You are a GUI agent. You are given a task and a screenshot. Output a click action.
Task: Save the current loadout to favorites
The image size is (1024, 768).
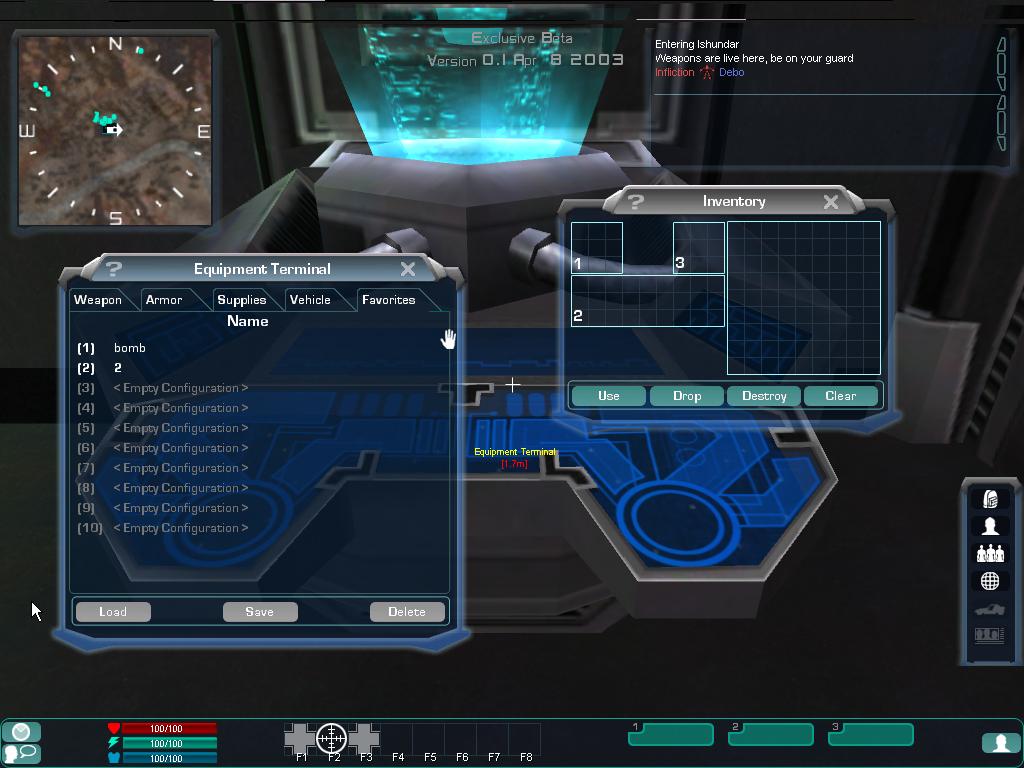(x=259, y=612)
